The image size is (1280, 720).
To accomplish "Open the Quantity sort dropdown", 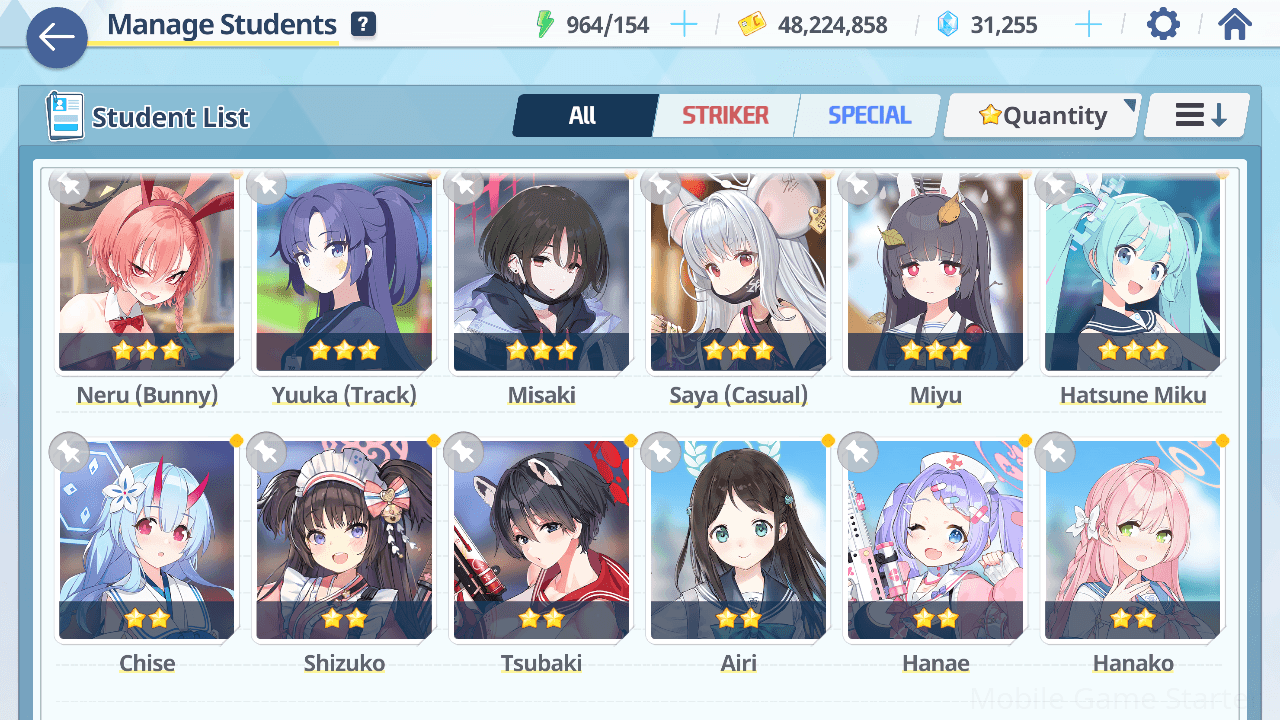I will [1043, 116].
